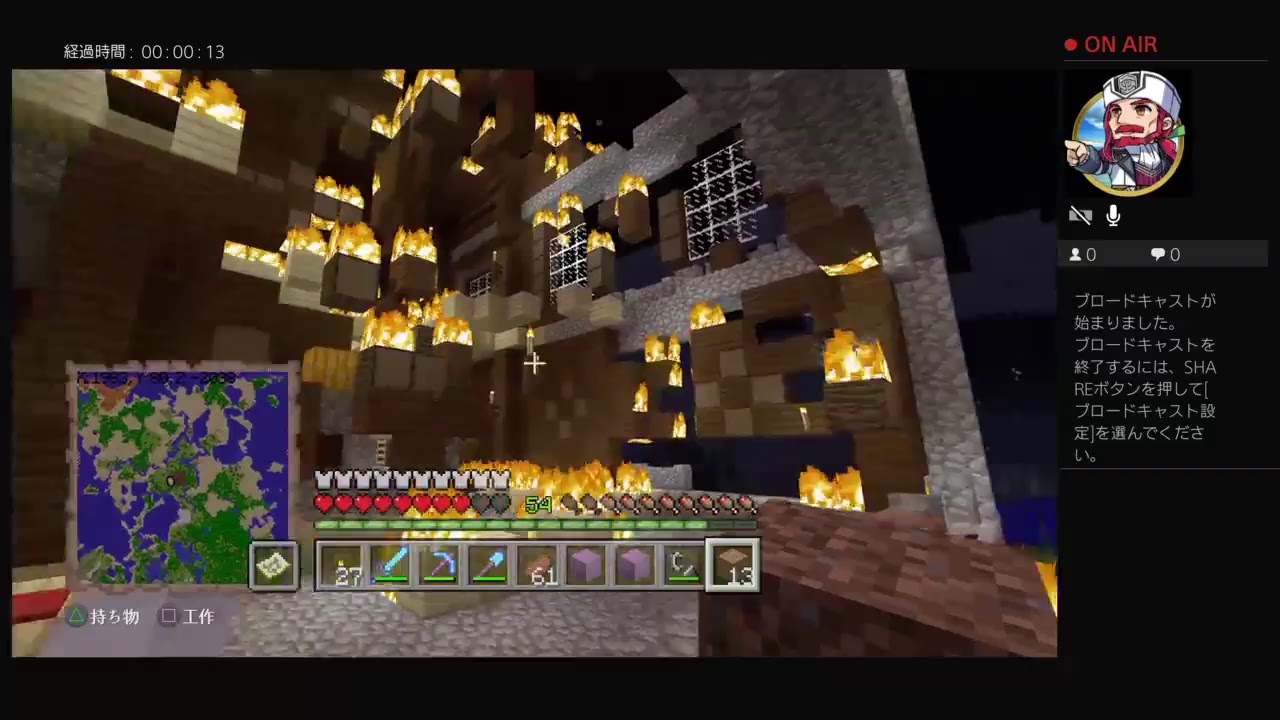Screen dimensions: 1280x720
Task: Select the flint and steel hotbar slot
Action: coord(684,565)
